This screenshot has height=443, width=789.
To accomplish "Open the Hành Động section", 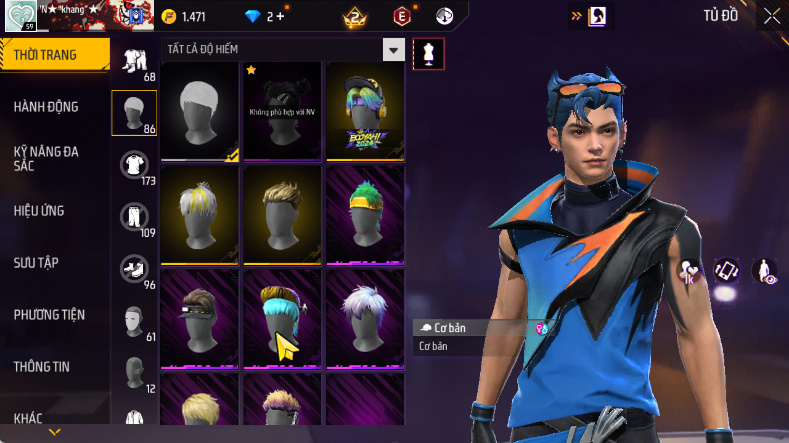I will [46, 107].
